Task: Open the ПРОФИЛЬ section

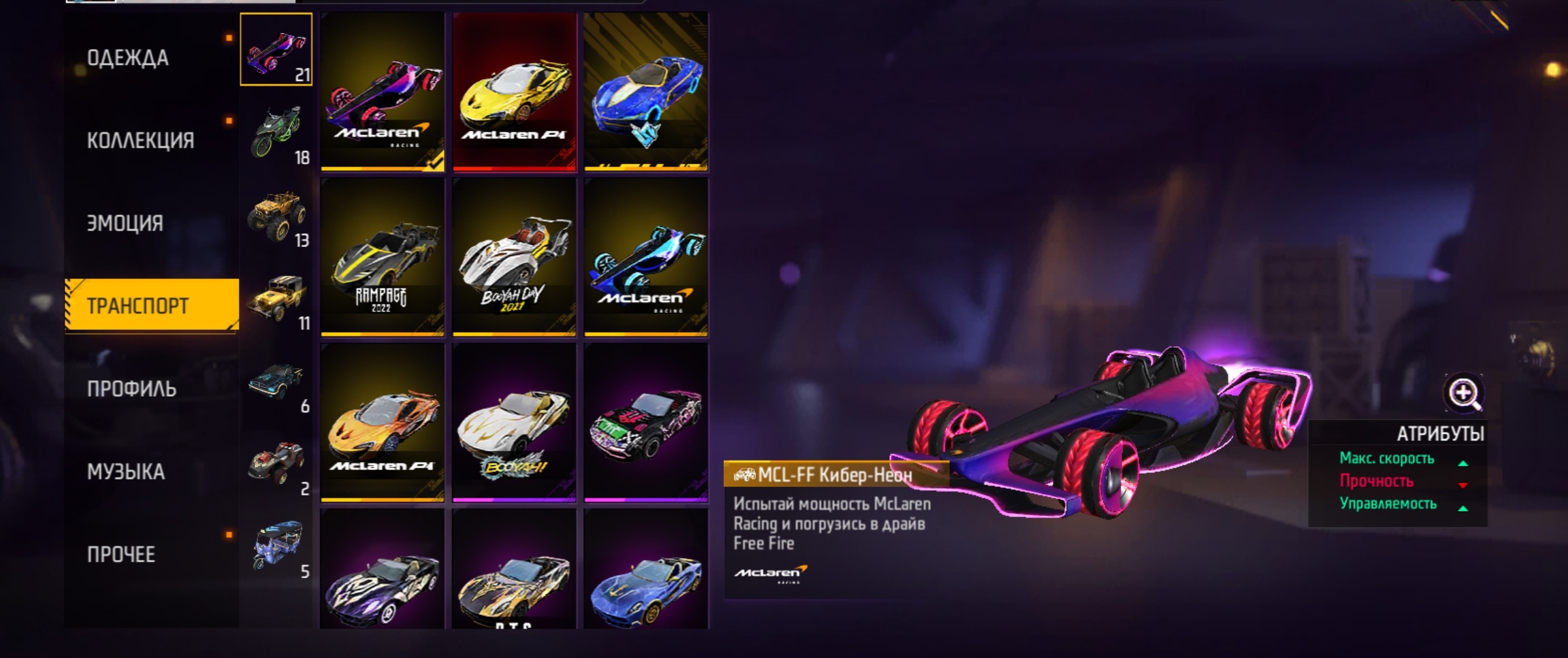Action: point(131,389)
